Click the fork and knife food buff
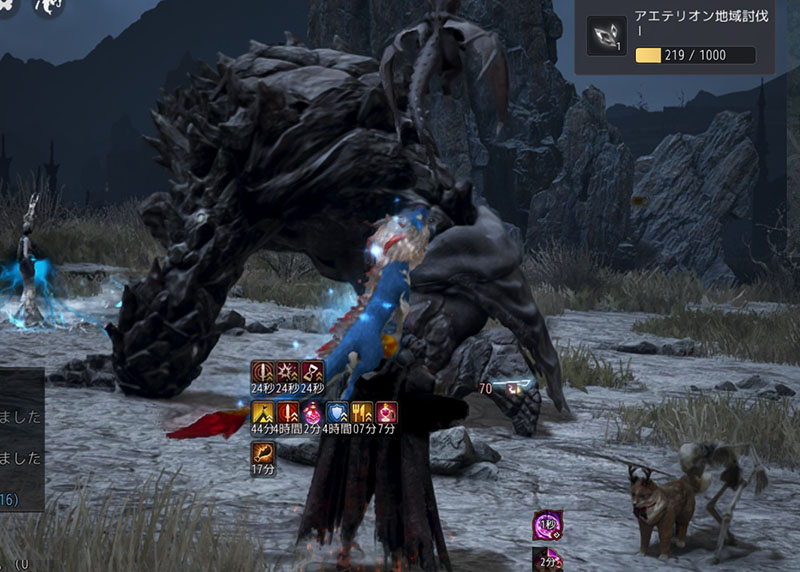This screenshot has width=800, height=572. click(x=362, y=413)
